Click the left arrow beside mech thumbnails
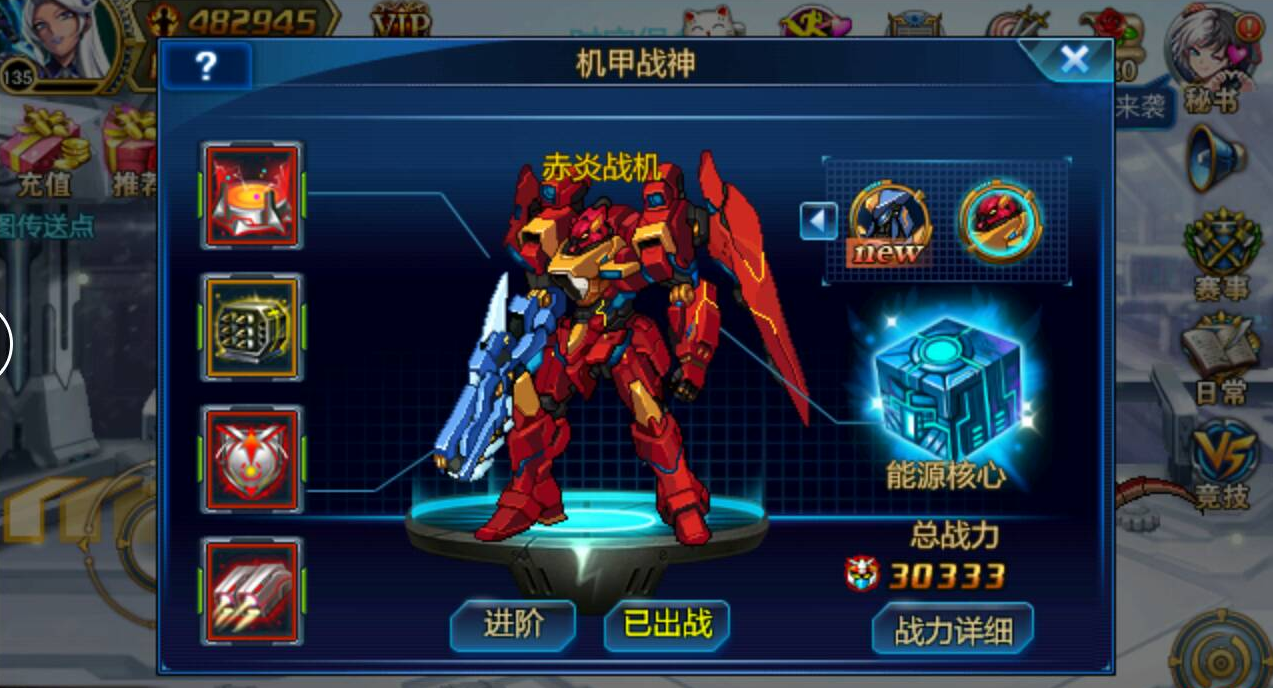 (x=818, y=221)
